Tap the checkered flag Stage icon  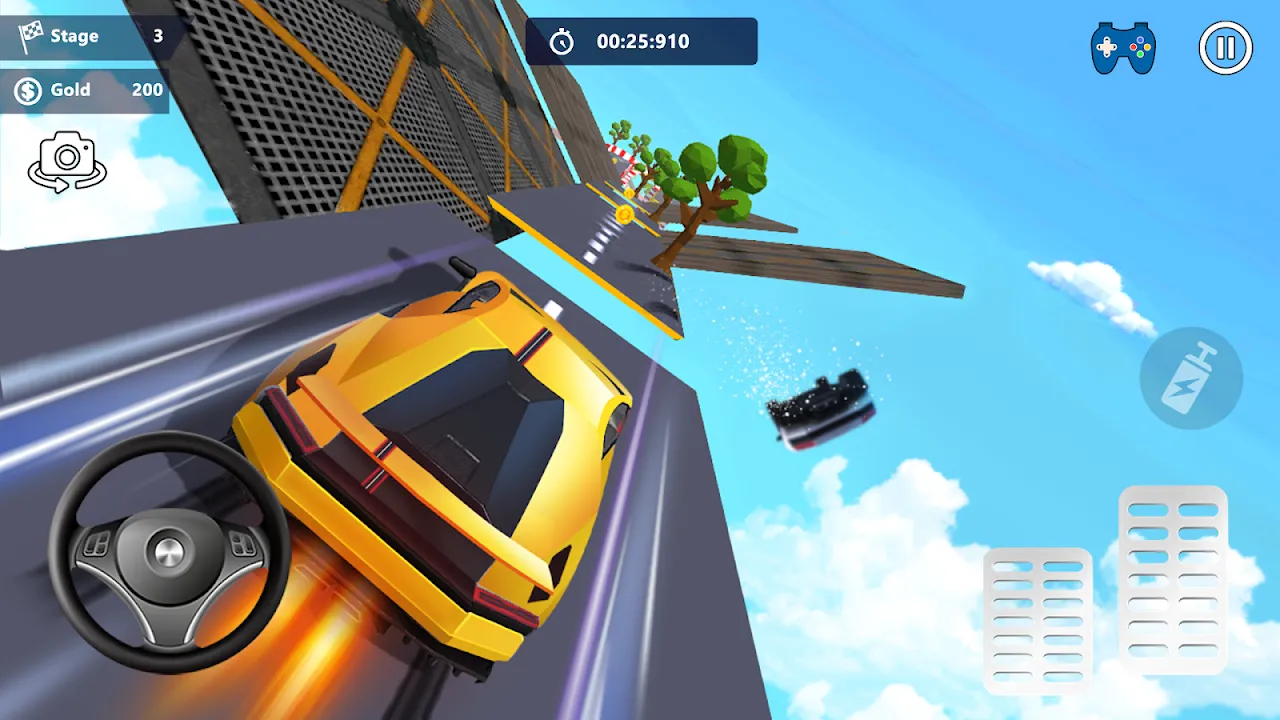(x=32, y=36)
